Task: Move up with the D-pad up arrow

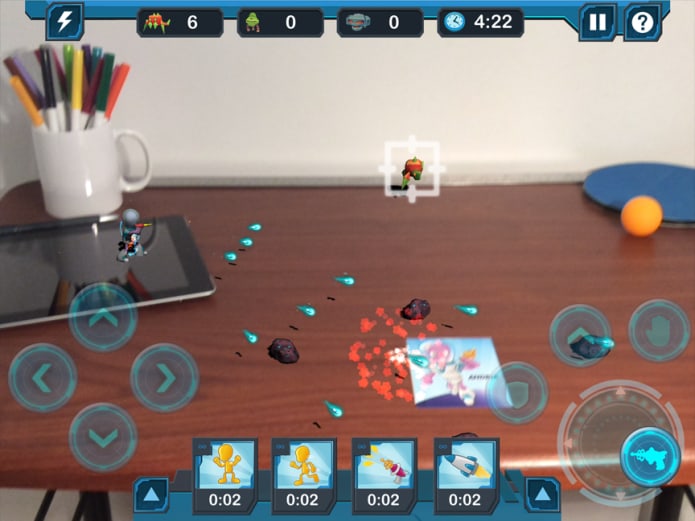Action: (x=103, y=317)
